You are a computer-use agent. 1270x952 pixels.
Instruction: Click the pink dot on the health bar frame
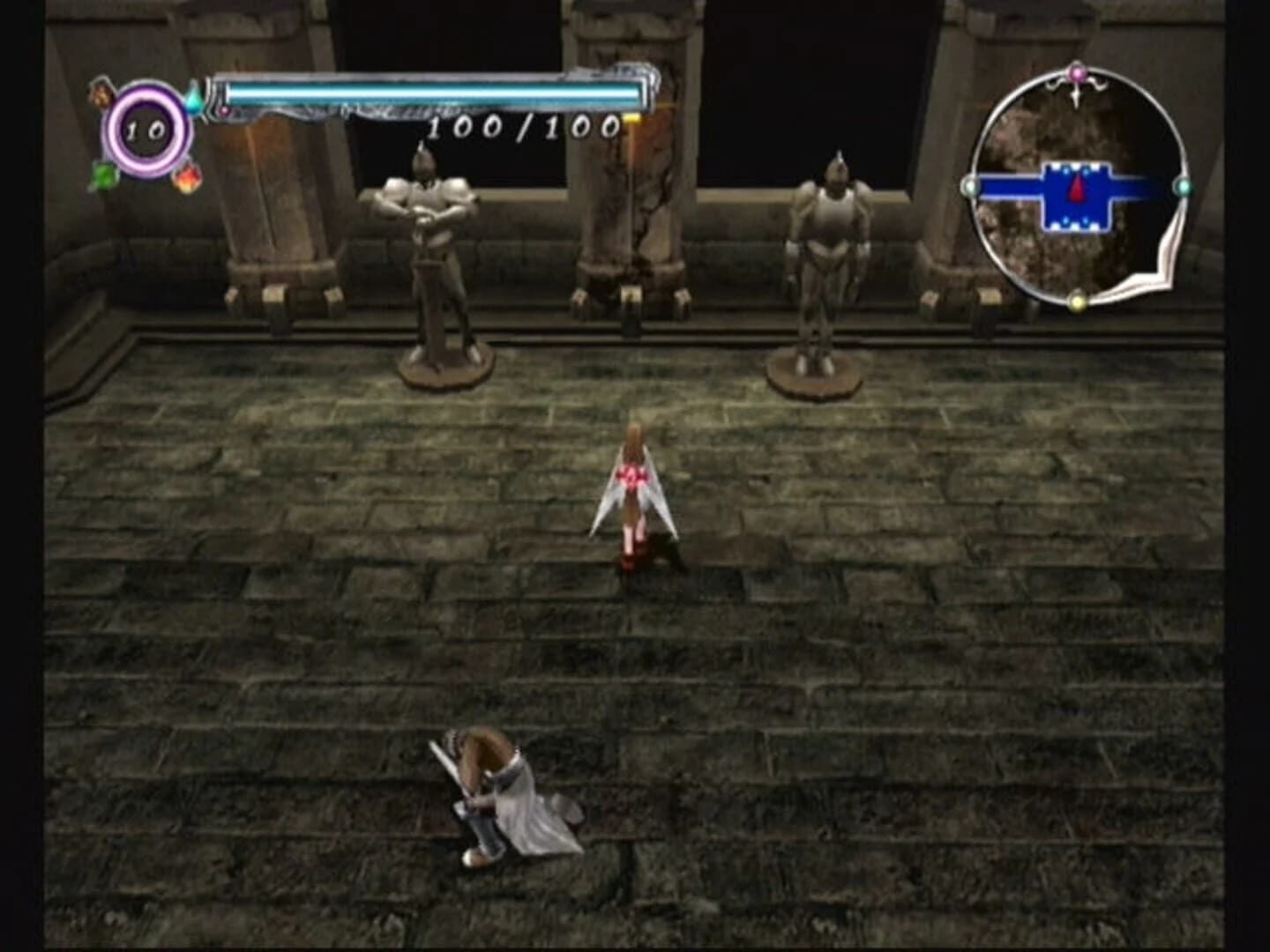click(x=224, y=110)
